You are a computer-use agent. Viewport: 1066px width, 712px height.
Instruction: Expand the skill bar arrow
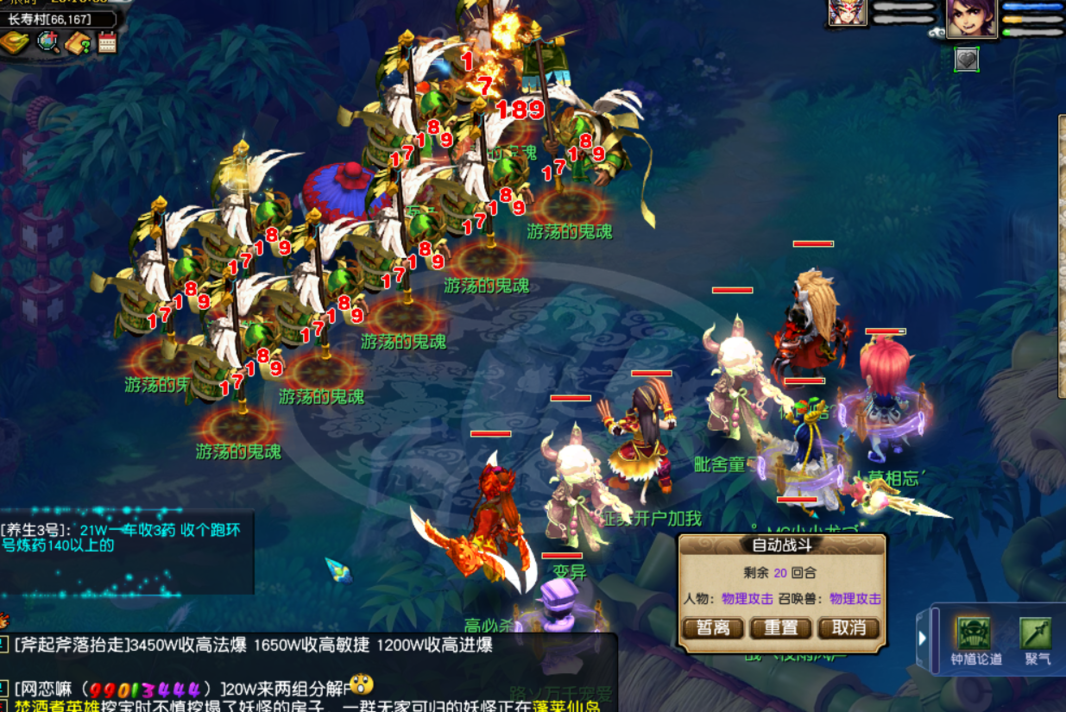[x=922, y=638]
